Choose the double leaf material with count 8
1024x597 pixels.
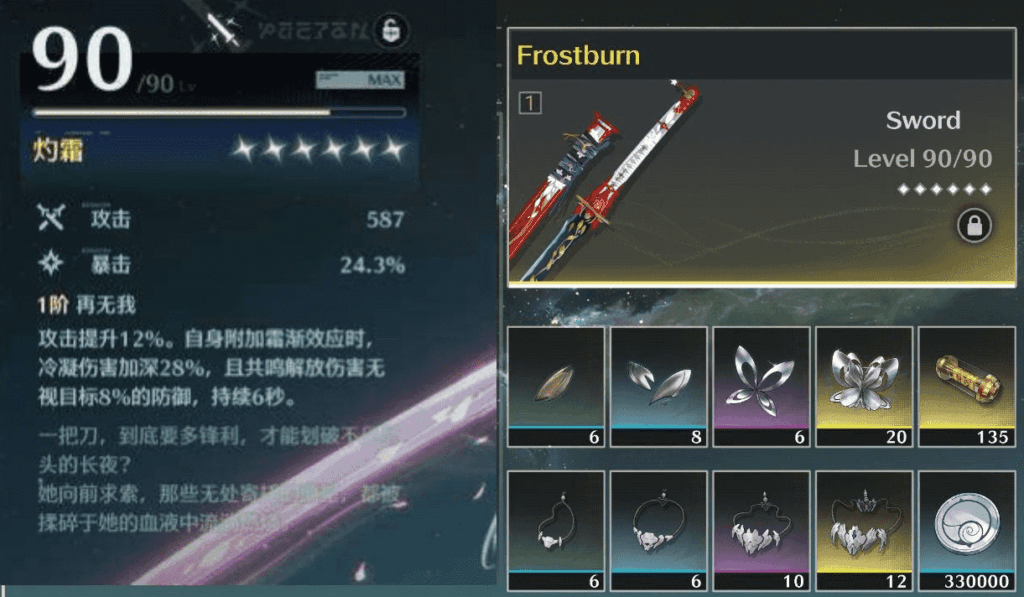point(658,386)
